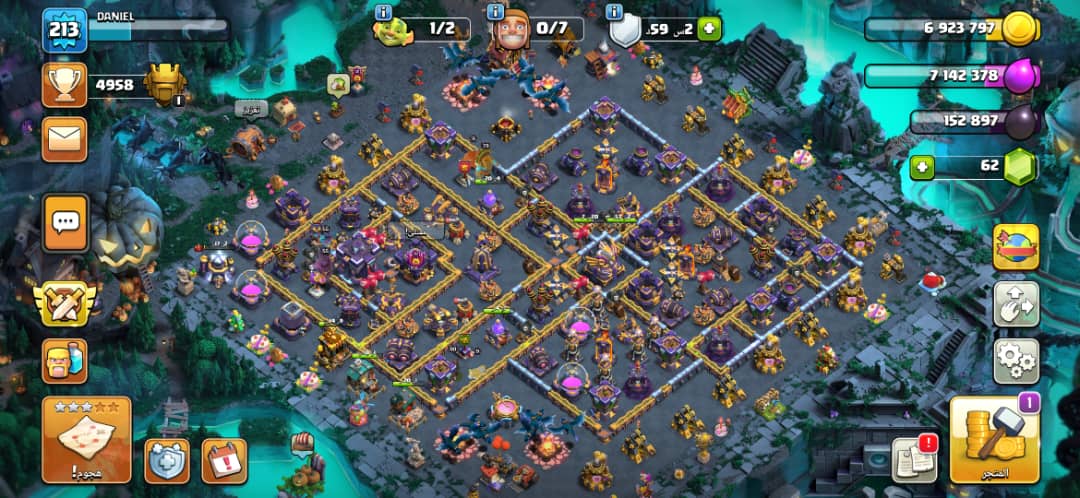Open the chat speech bubble
The width and height of the screenshot is (1080, 498).
point(64,222)
